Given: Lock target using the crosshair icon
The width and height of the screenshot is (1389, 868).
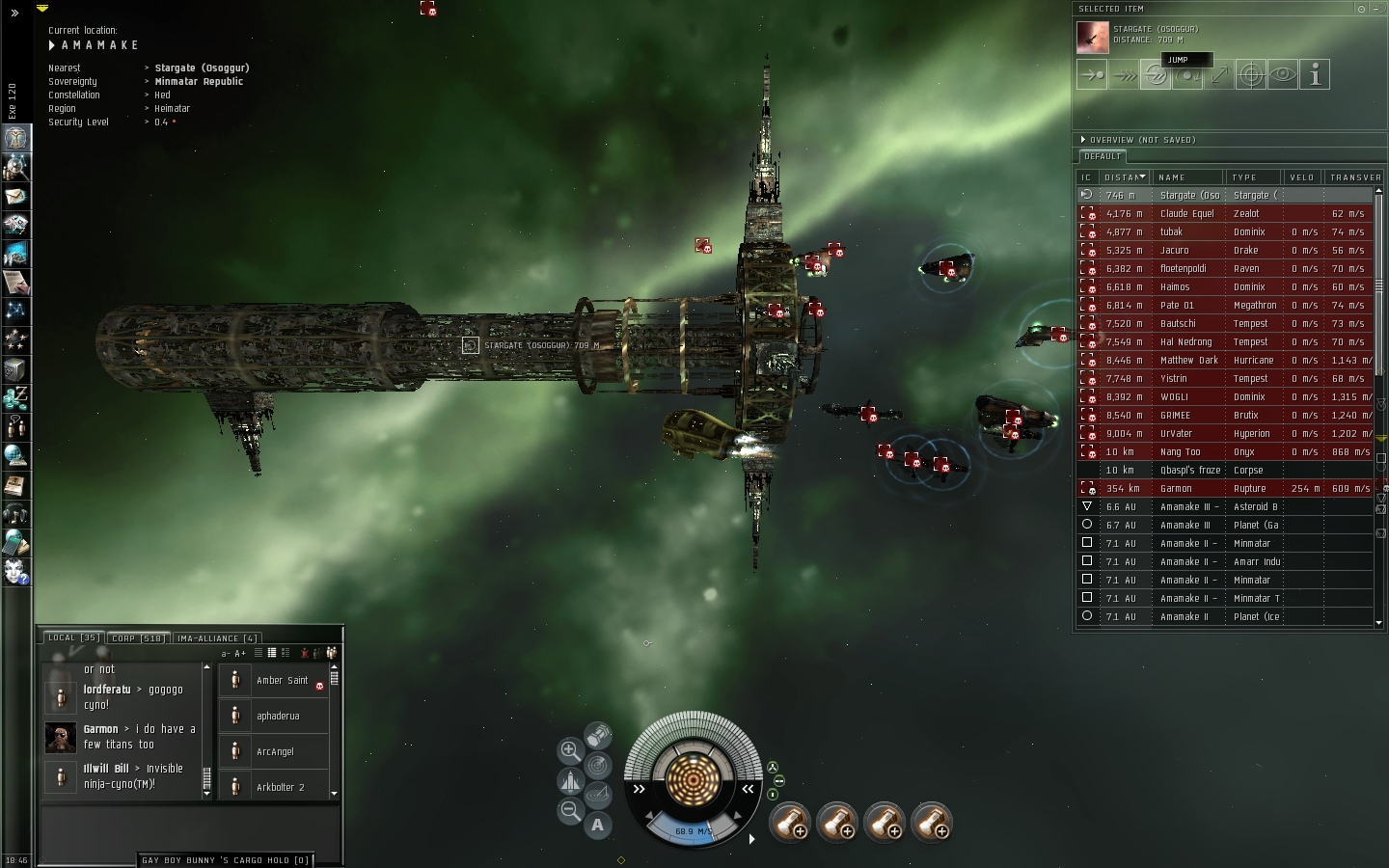Looking at the screenshot, I should 1251,75.
